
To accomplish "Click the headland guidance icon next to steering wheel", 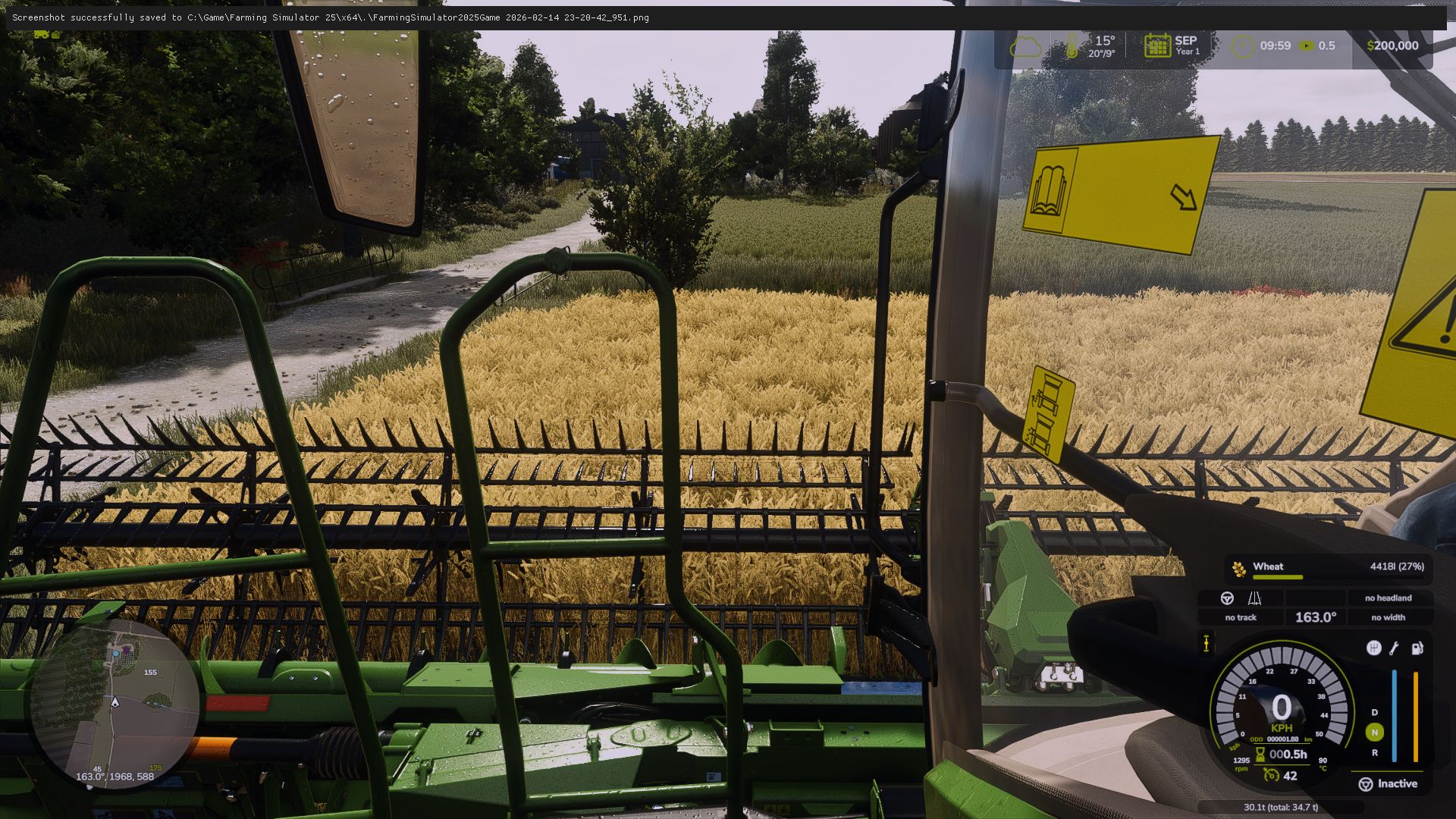I will pyautogui.click(x=1256, y=598).
